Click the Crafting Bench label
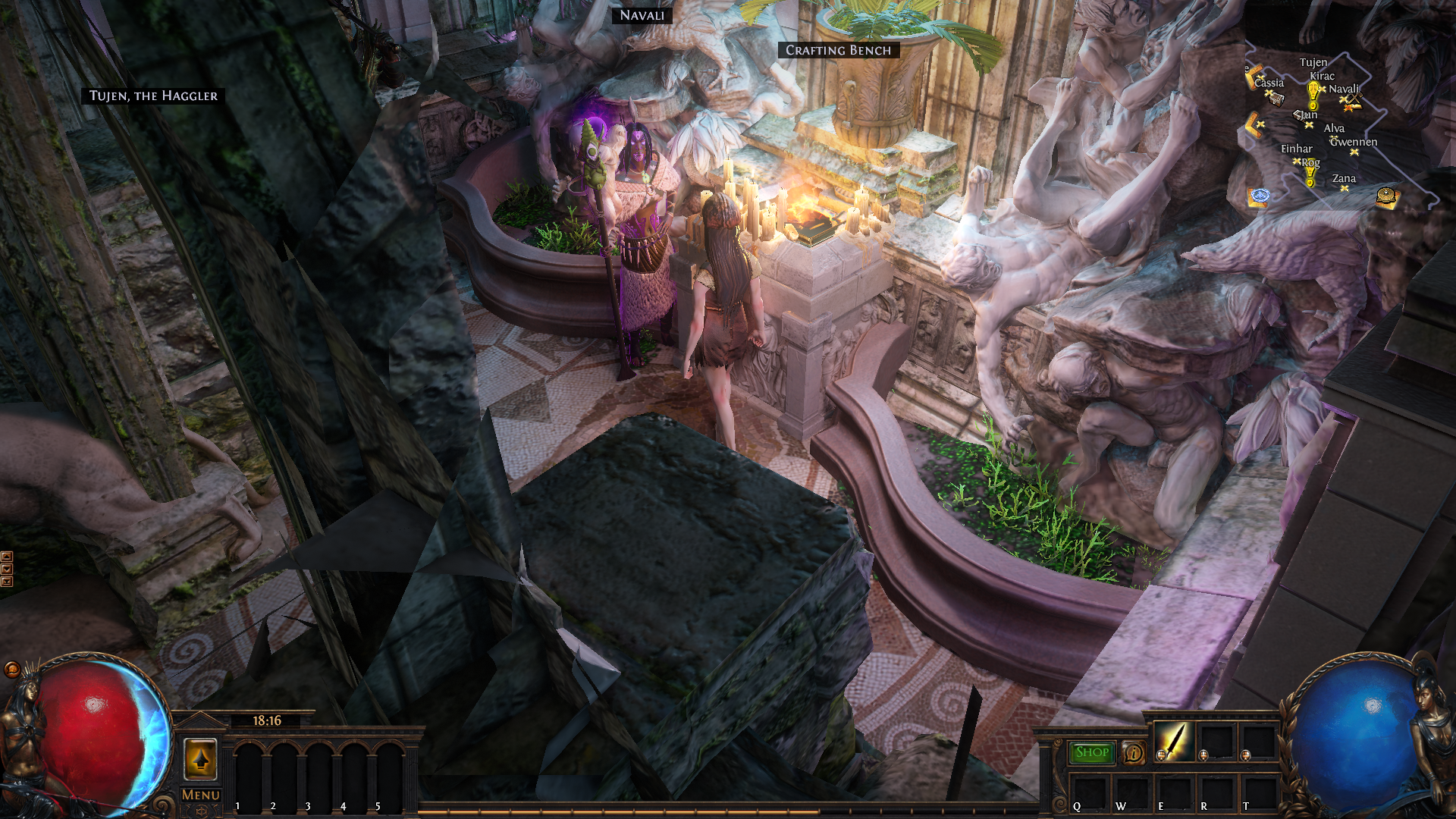Screen dimensions: 1456x819 click(x=838, y=50)
